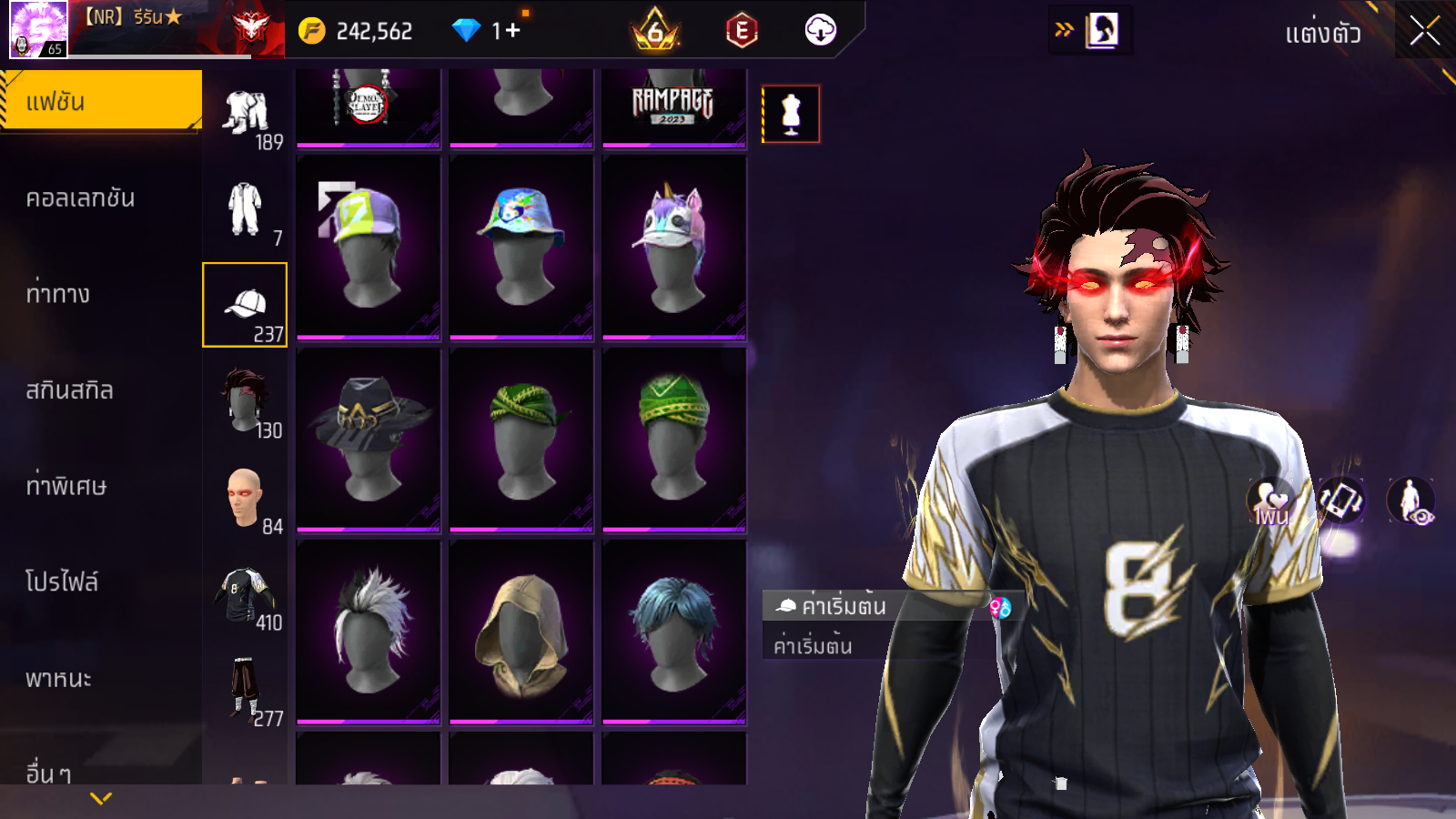Select the rainbow bucket hat
The image size is (1456, 819).
coord(521,247)
